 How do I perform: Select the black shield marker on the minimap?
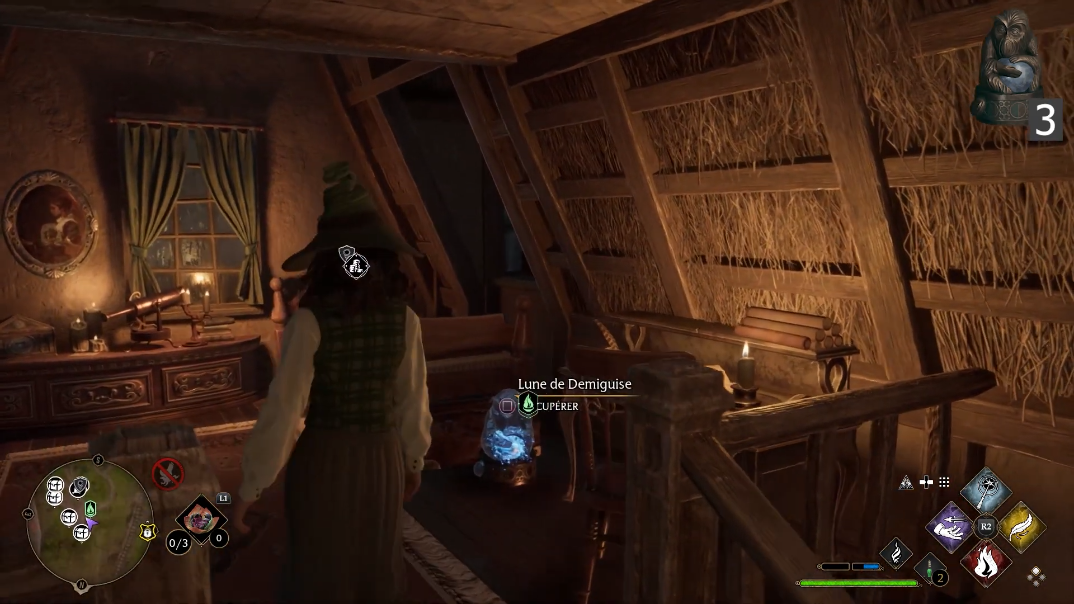[x=78, y=488]
